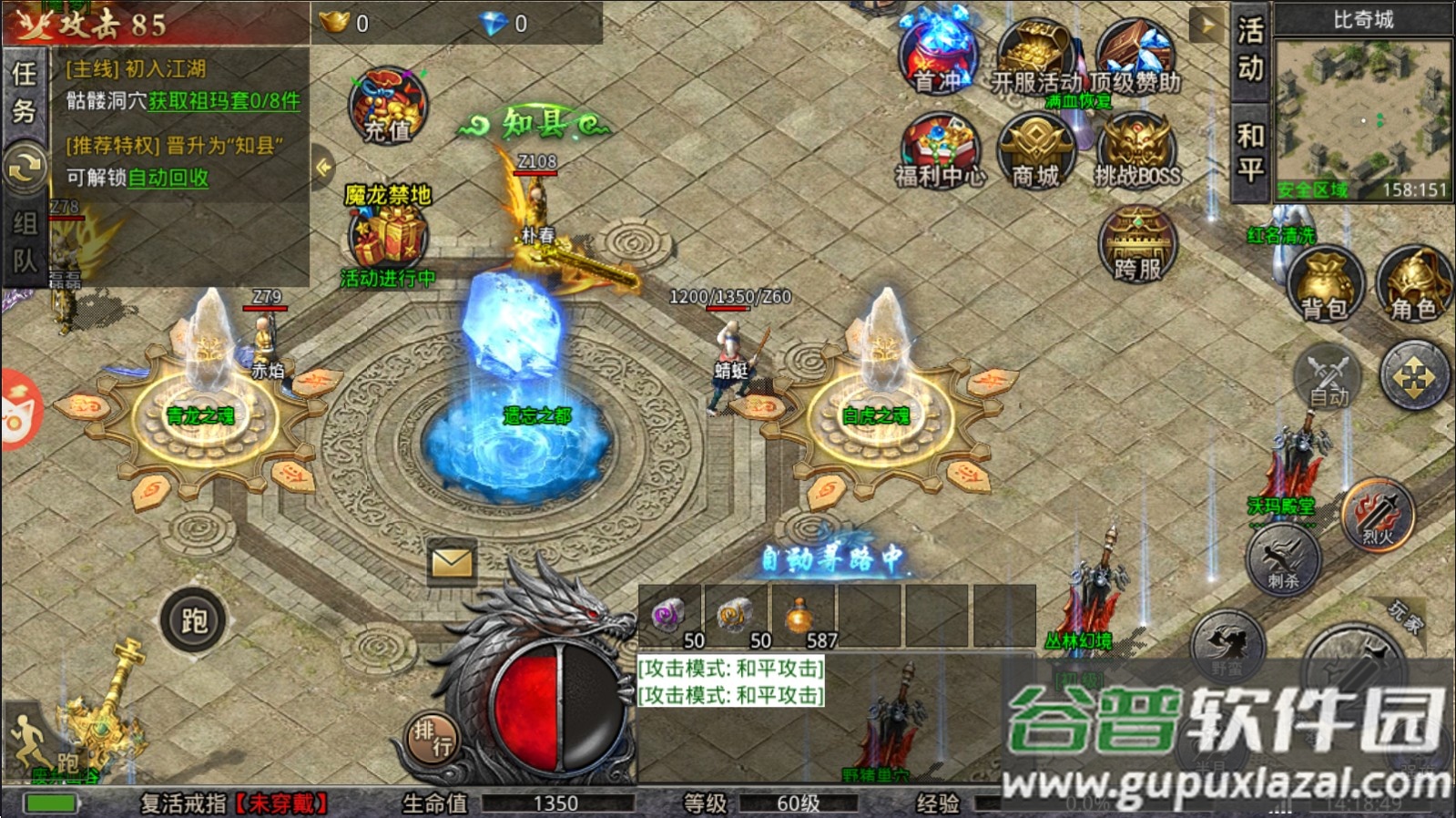Screen dimensions: 1456x818
Task: Enter the 跨服 cross-server menu
Action: coord(1137,244)
